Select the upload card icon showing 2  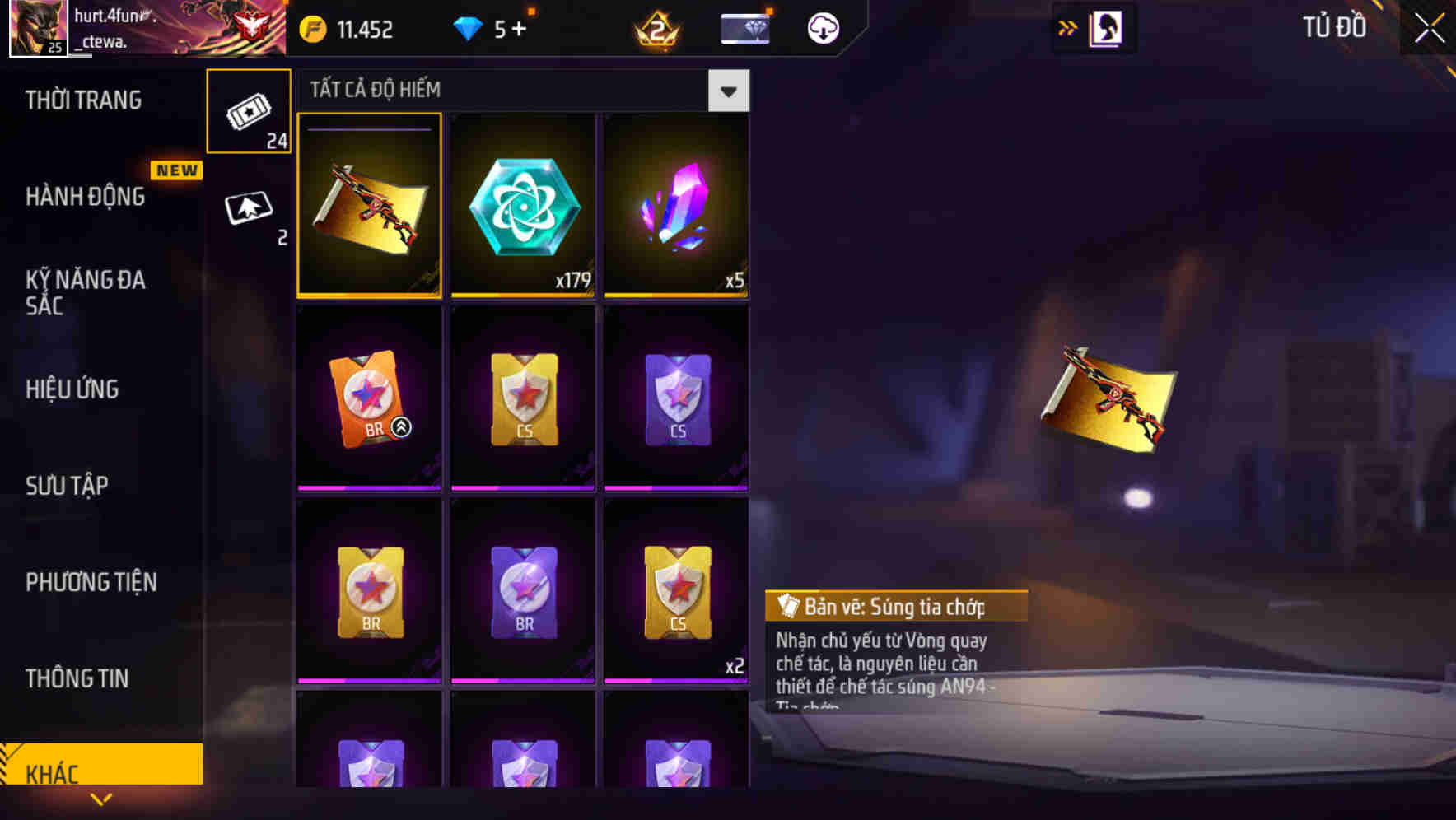click(249, 206)
